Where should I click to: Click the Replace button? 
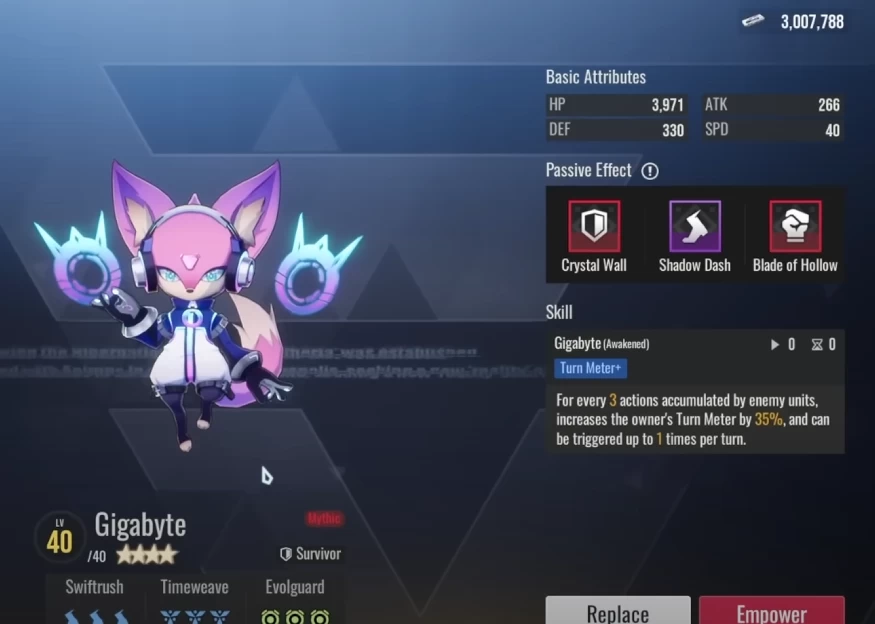[x=617, y=611]
